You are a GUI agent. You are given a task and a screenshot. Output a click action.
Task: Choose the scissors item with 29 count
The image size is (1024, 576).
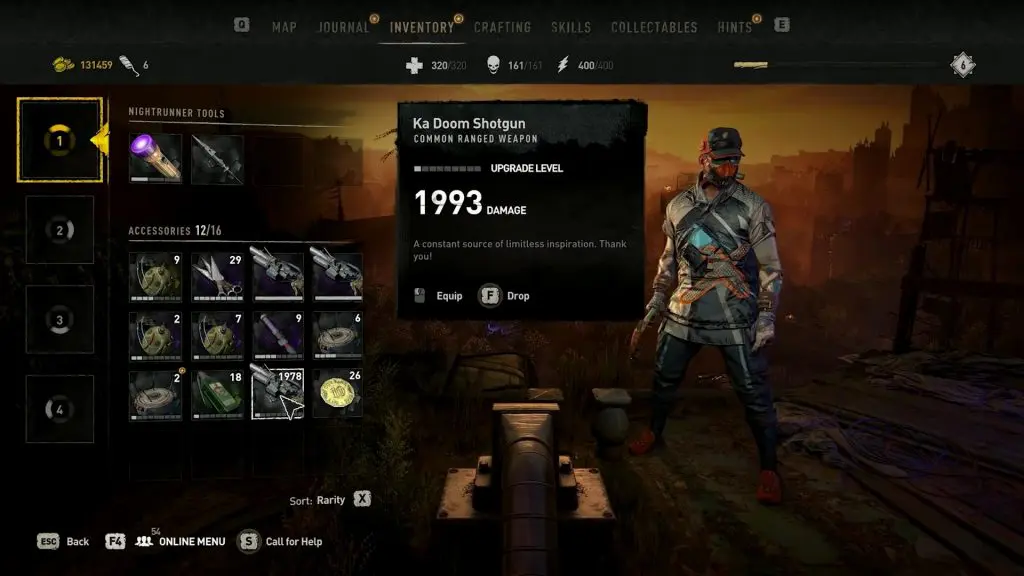pyautogui.click(x=217, y=276)
